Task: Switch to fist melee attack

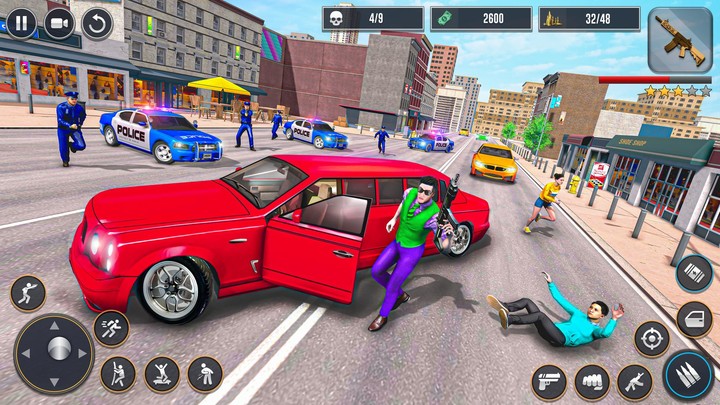Action: pyautogui.click(x=591, y=382)
